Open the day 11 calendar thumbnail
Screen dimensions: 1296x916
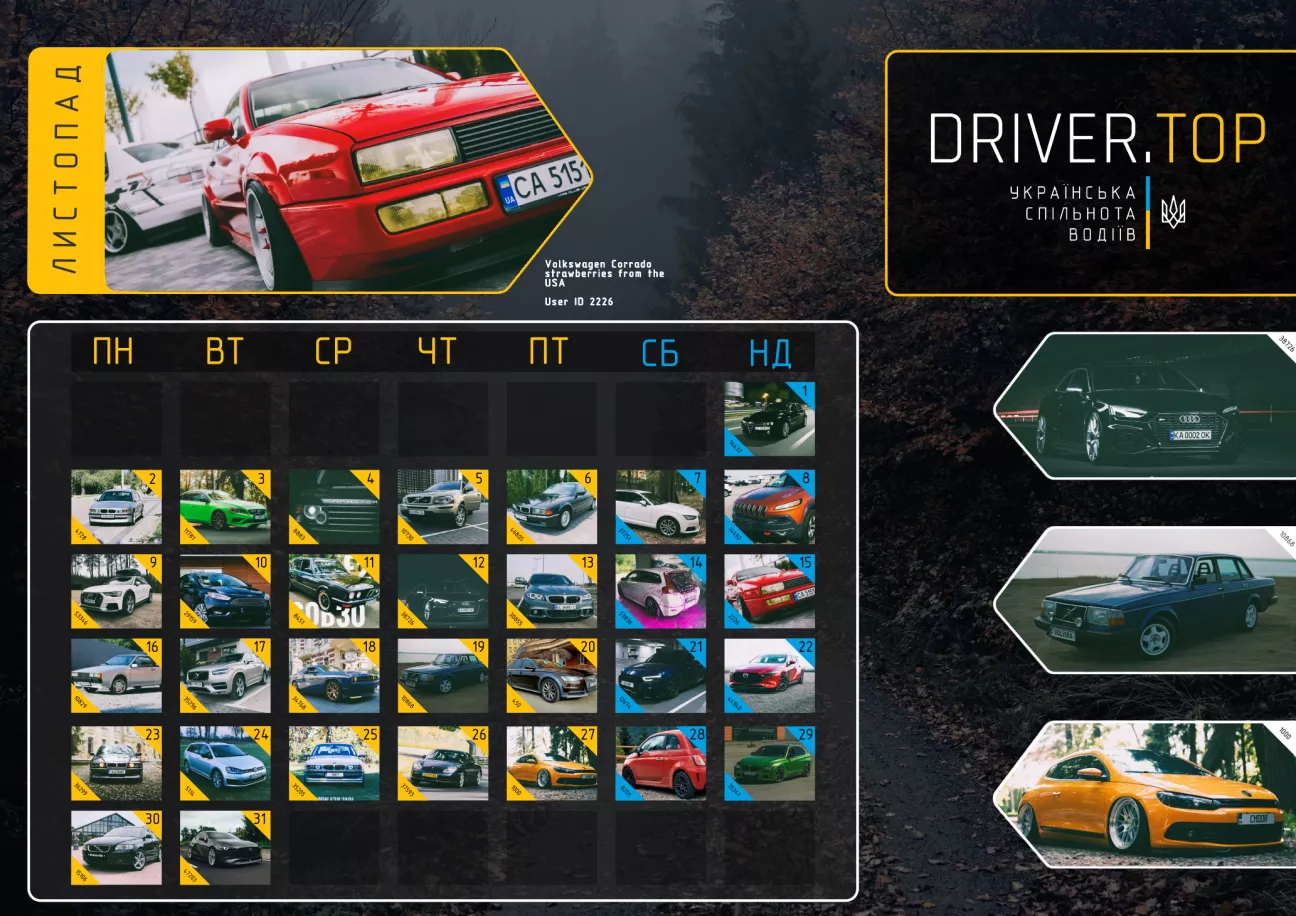point(333,591)
